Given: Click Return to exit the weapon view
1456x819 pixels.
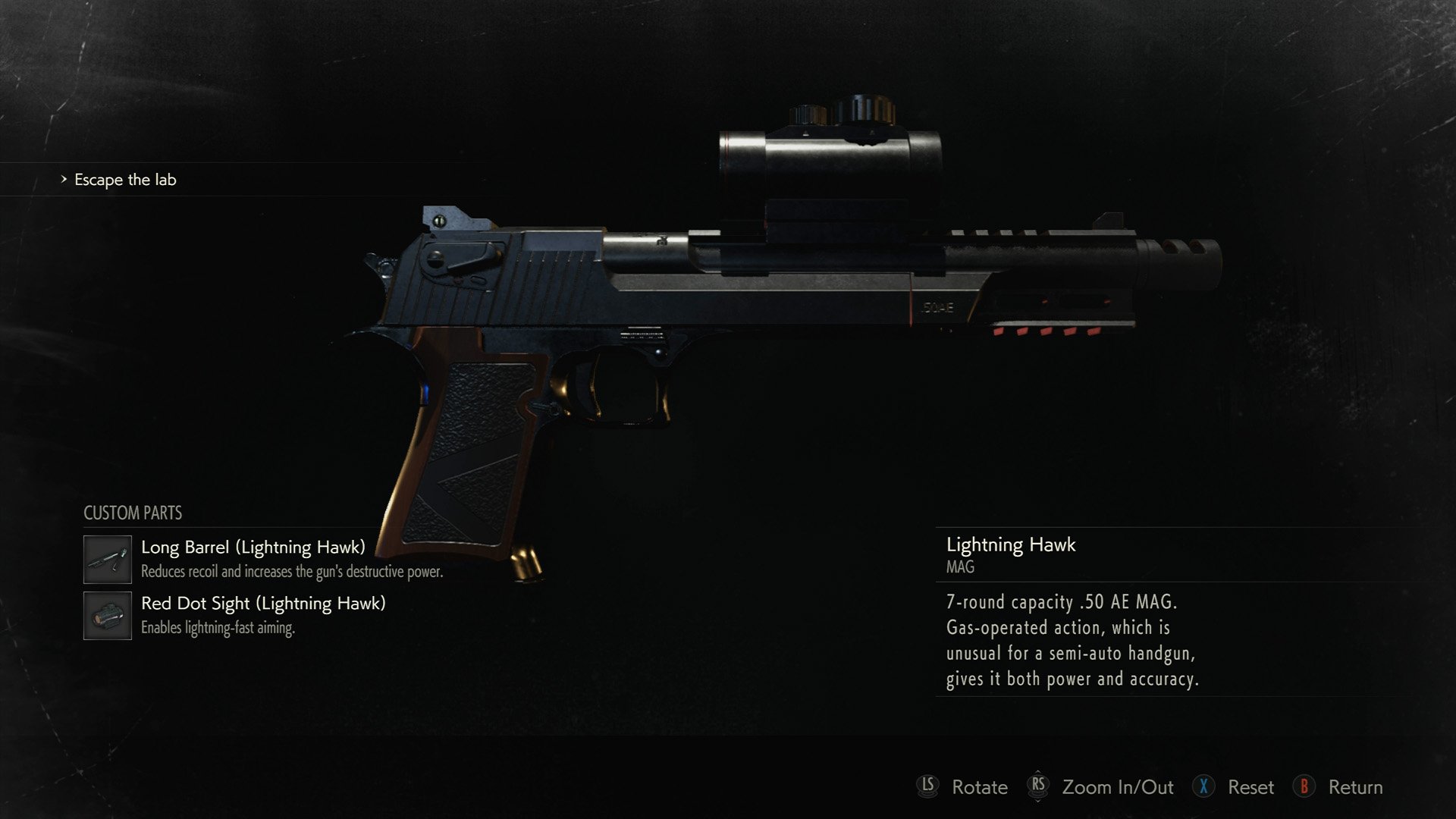Looking at the screenshot, I should pyautogui.click(x=1354, y=787).
